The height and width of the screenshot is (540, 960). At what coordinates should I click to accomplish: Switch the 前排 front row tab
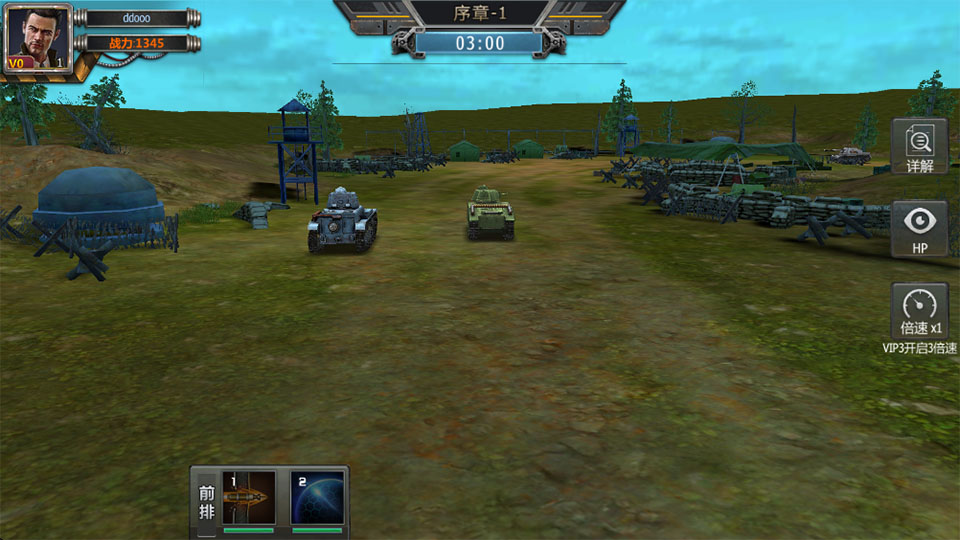click(206, 501)
